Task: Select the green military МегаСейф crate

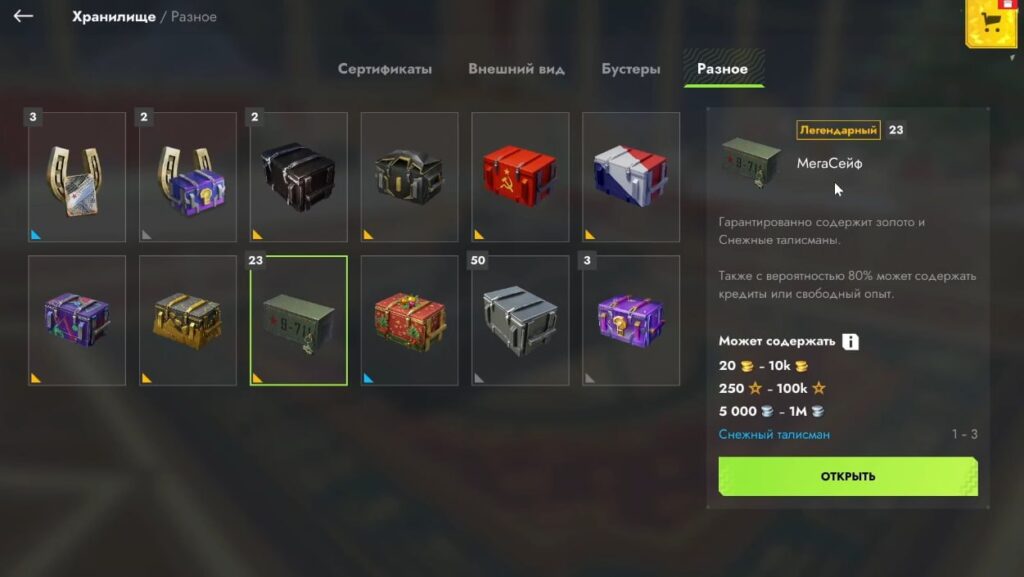Action: point(299,320)
